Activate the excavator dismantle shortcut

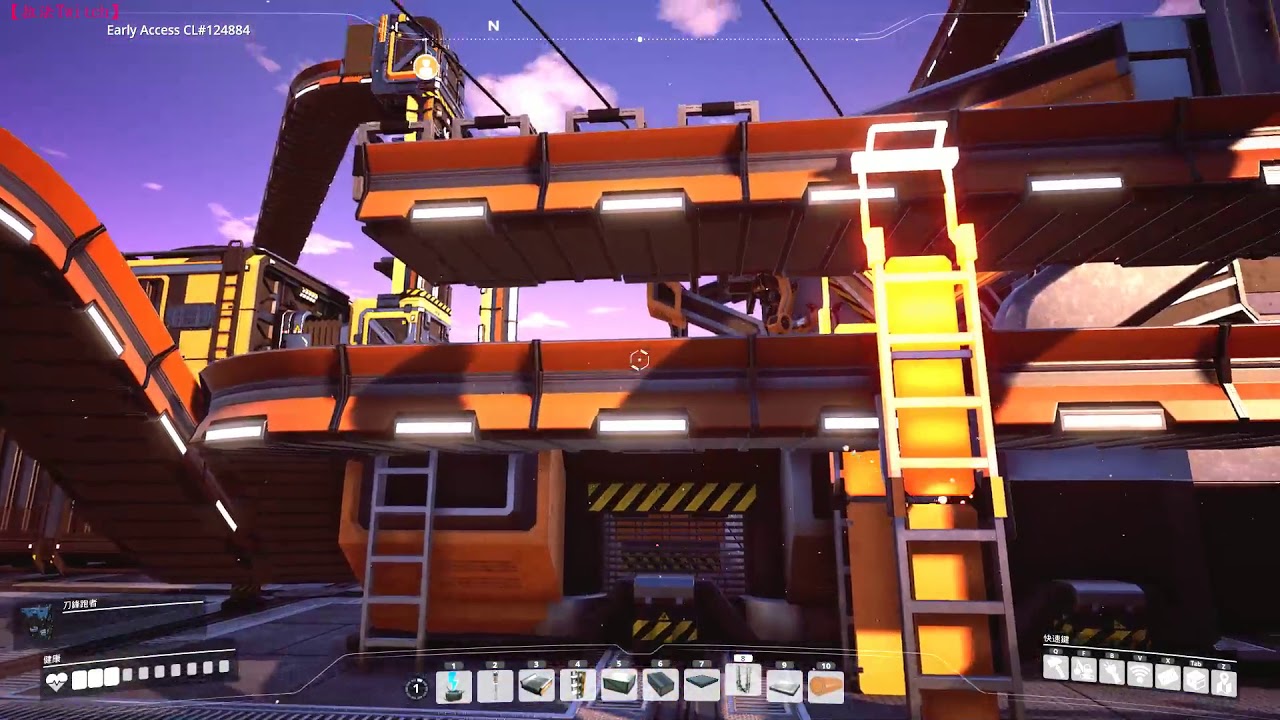pyautogui.click(x=1084, y=670)
